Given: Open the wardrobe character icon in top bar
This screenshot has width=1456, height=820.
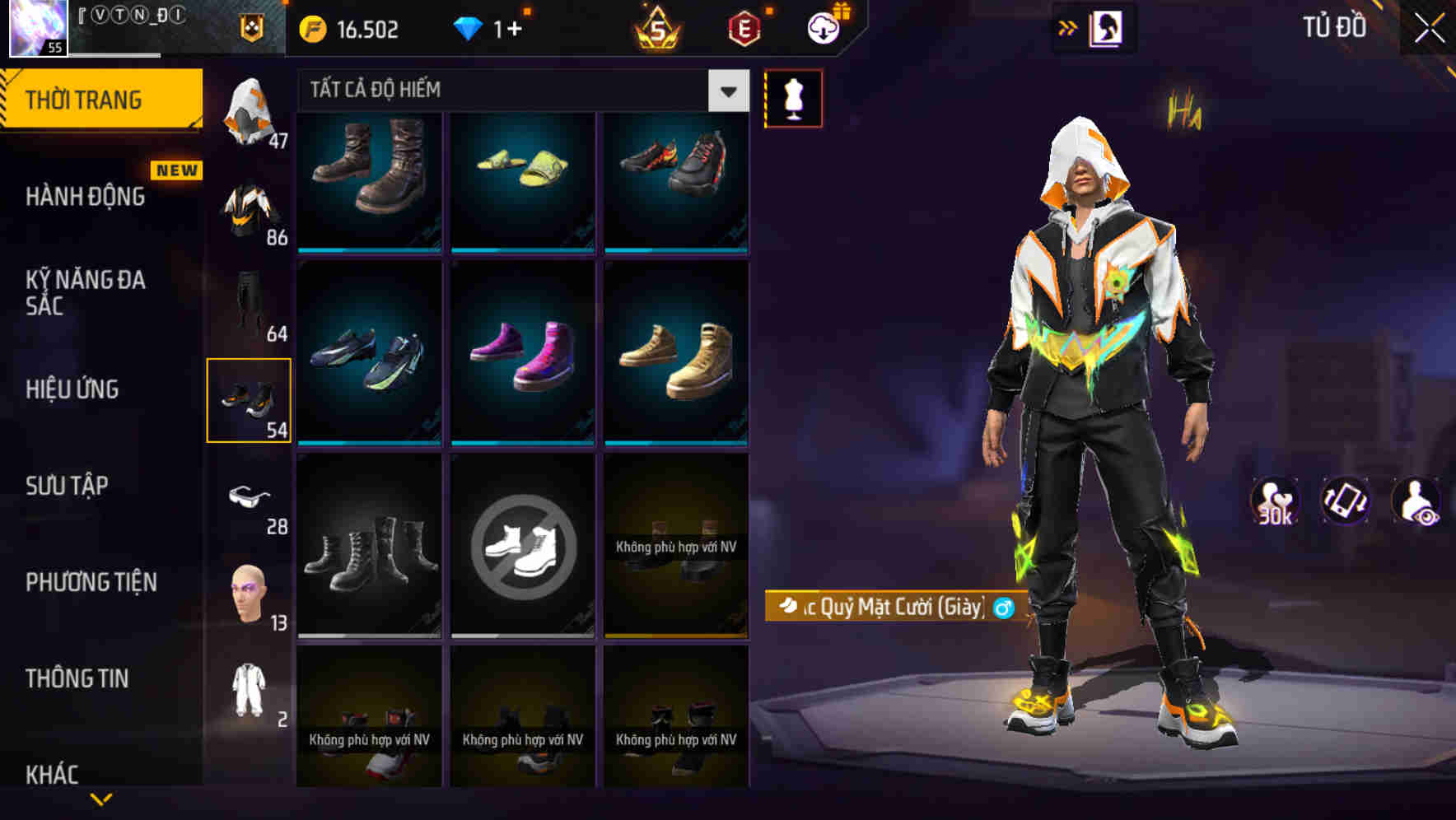Looking at the screenshot, I should [x=1104, y=27].
